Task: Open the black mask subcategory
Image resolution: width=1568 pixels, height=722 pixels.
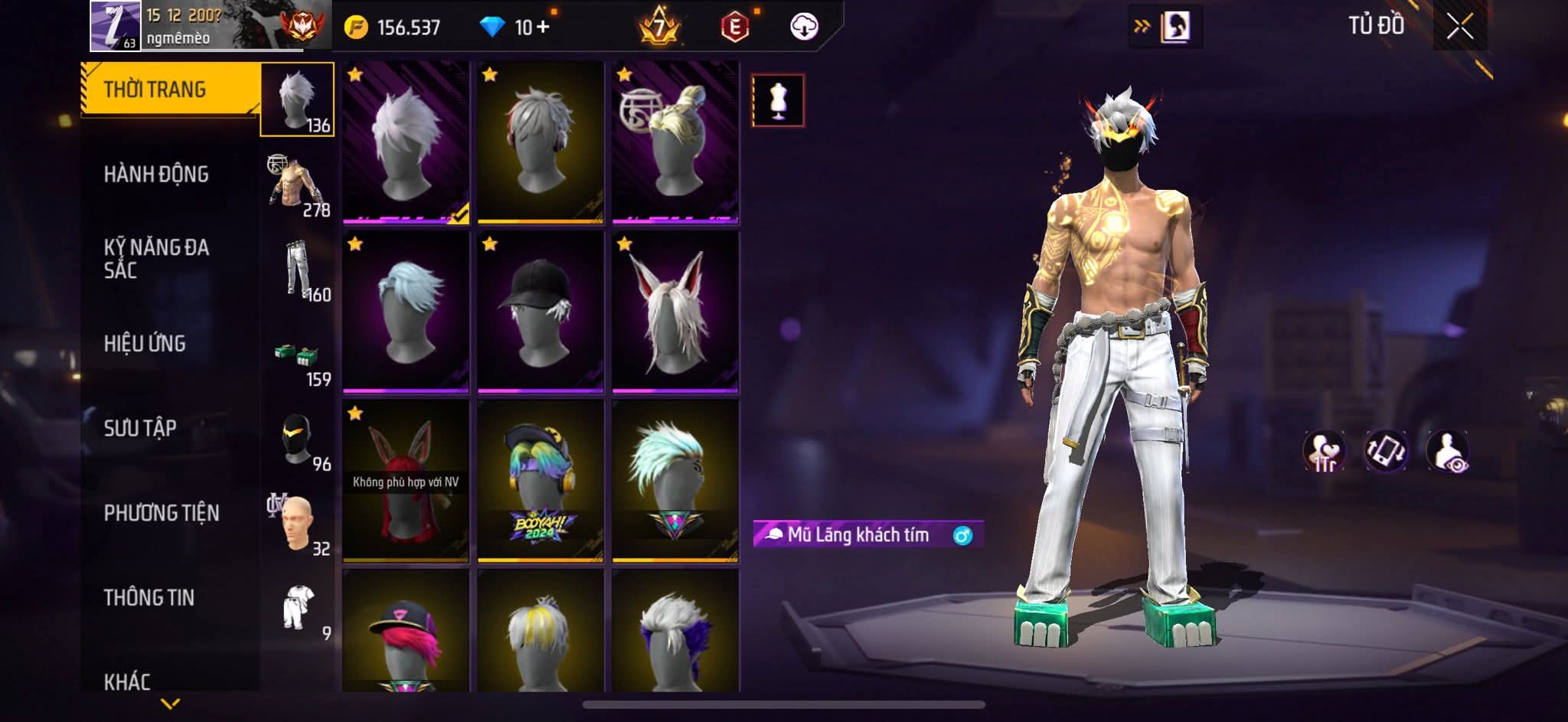Action: coord(299,440)
